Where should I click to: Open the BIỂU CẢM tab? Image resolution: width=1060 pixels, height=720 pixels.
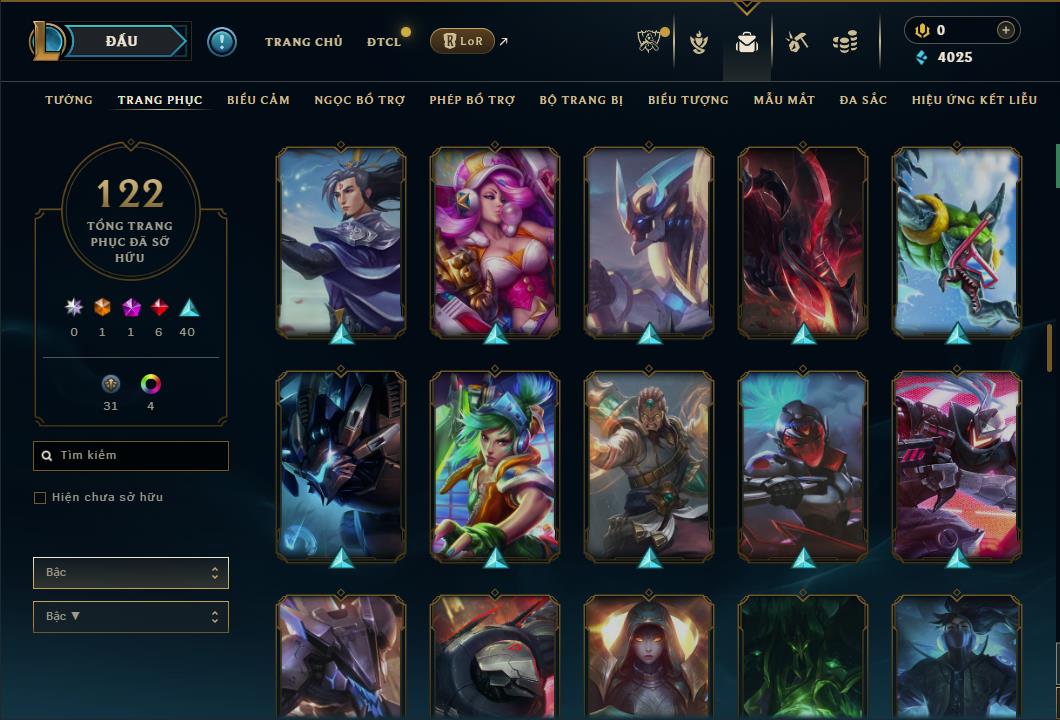coord(258,100)
